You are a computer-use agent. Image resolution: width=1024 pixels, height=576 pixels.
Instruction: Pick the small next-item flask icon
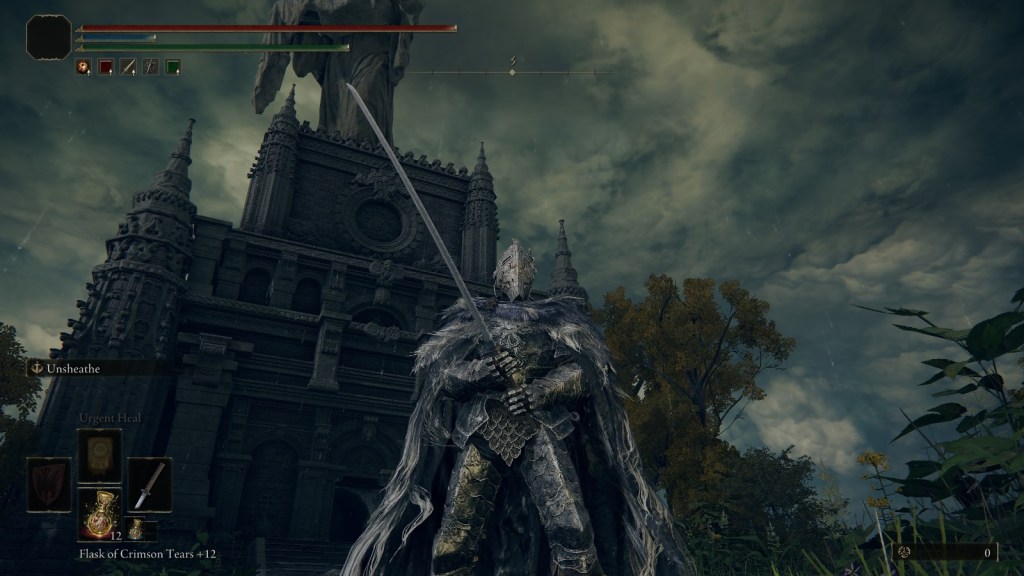pyautogui.click(x=136, y=529)
